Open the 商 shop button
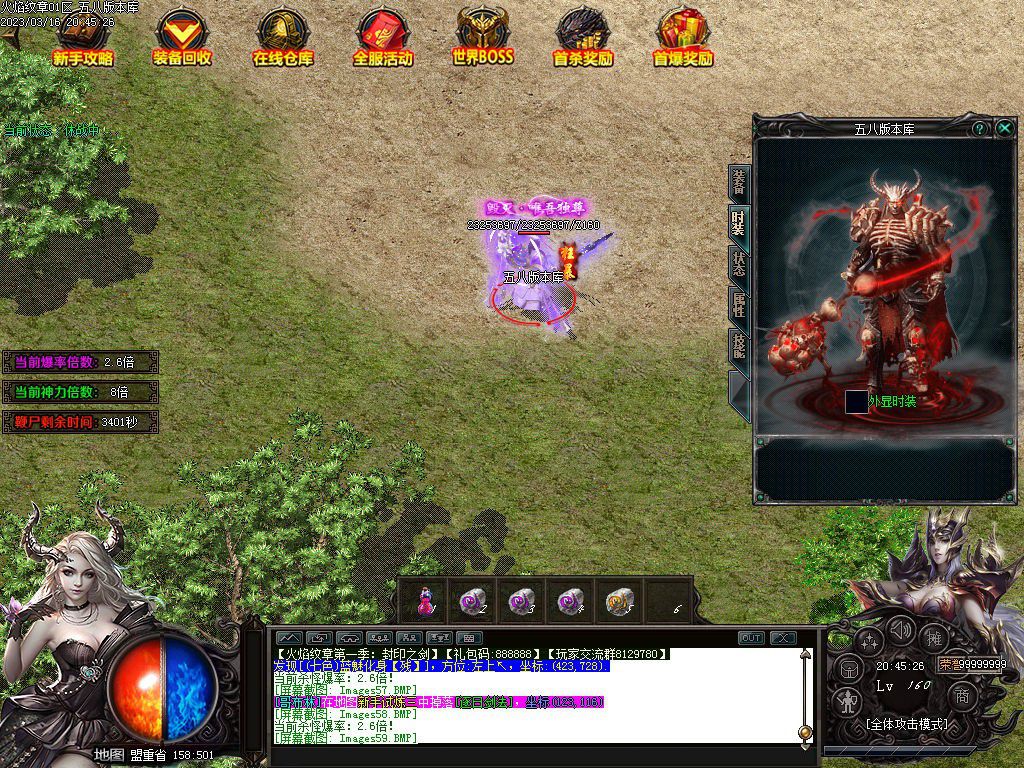Image resolution: width=1024 pixels, height=768 pixels. (962, 696)
